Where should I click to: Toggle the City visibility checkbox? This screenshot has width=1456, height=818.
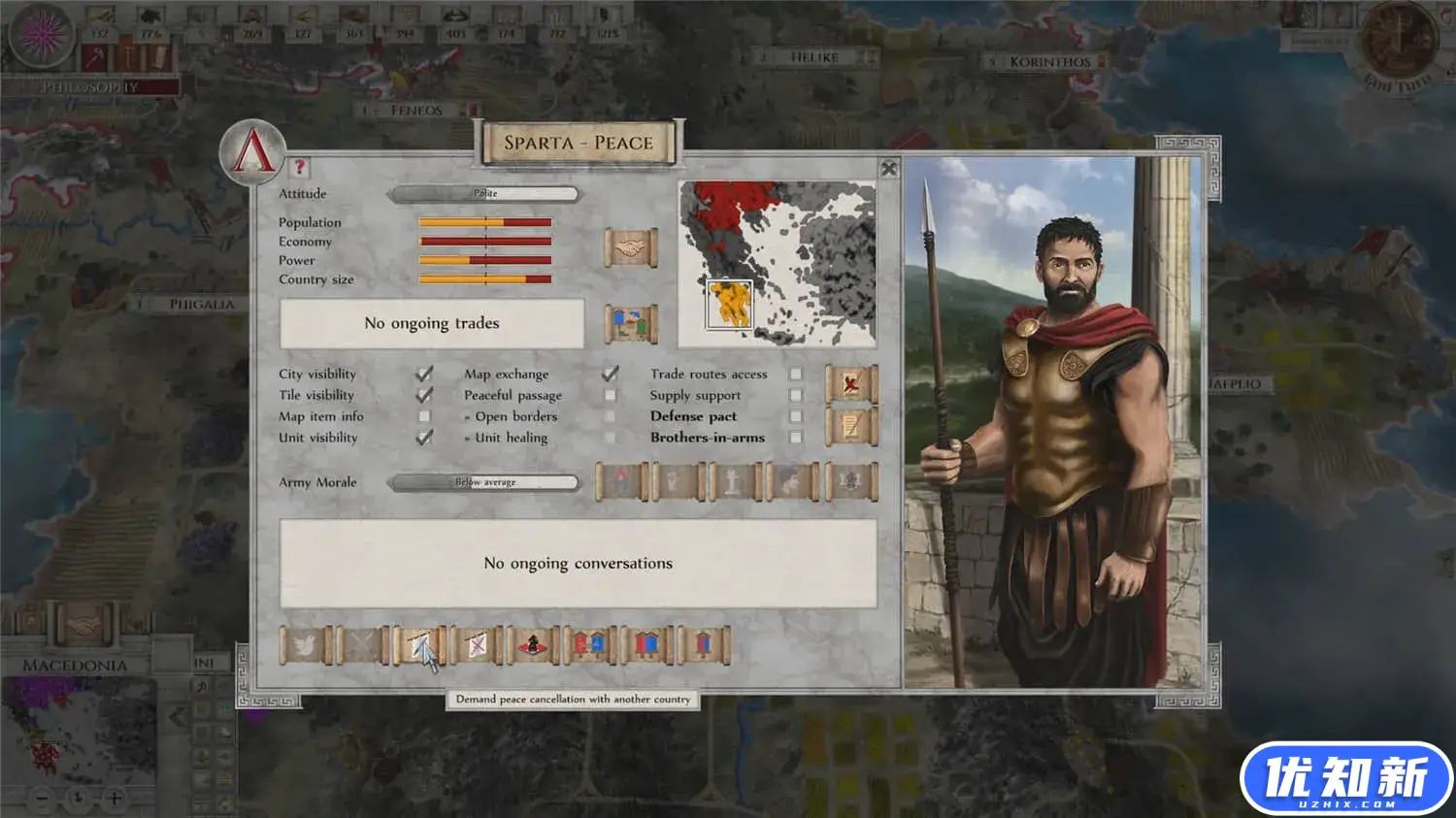pos(424,374)
